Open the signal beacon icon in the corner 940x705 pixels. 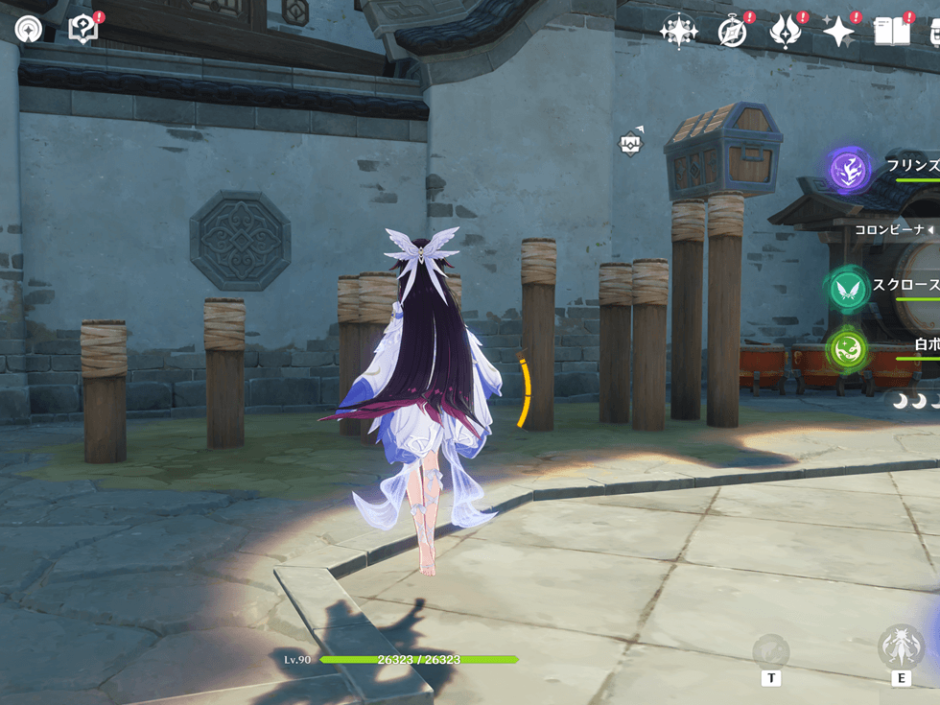point(28,28)
